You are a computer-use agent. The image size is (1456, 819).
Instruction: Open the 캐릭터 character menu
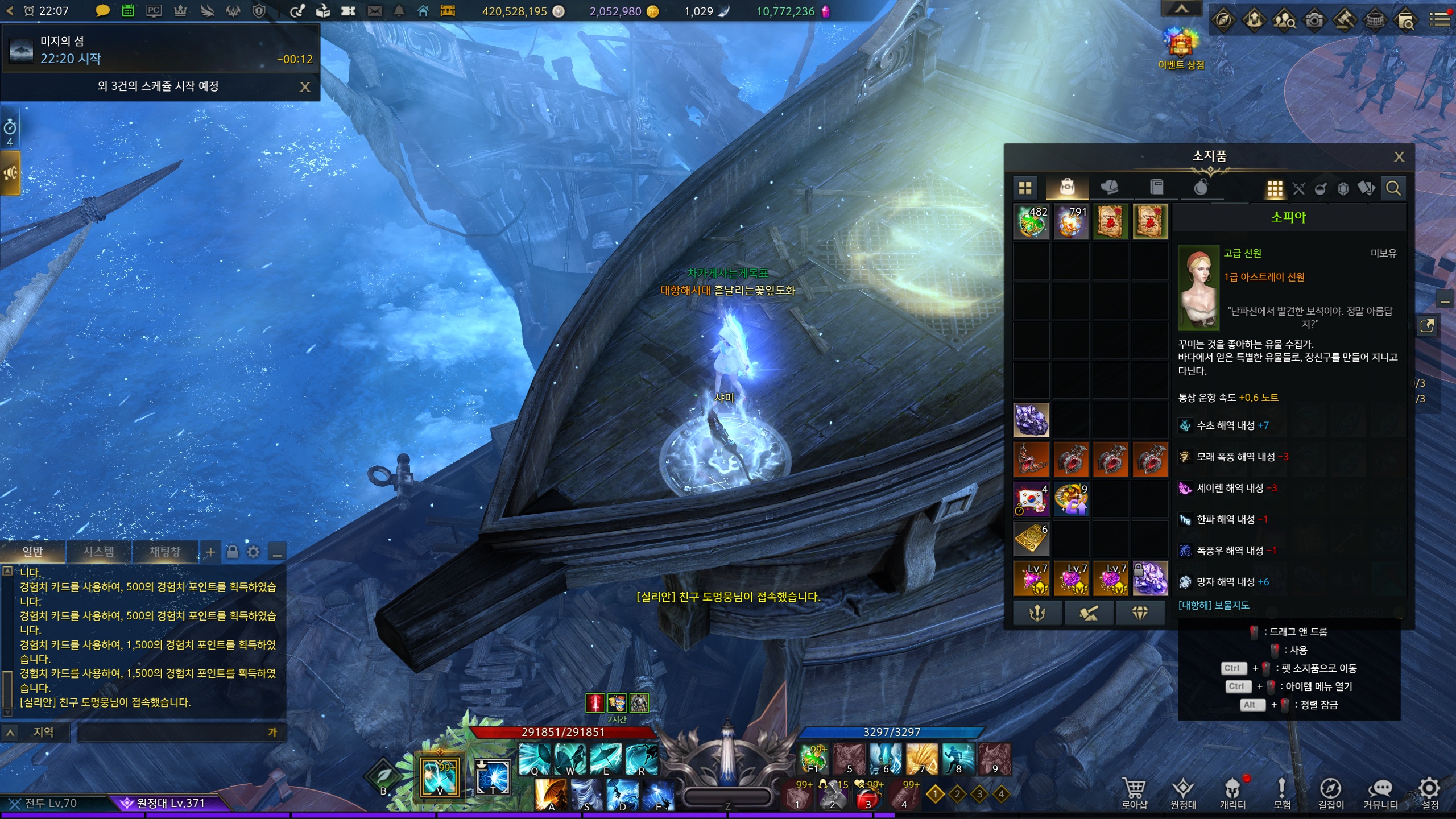[1232, 793]
